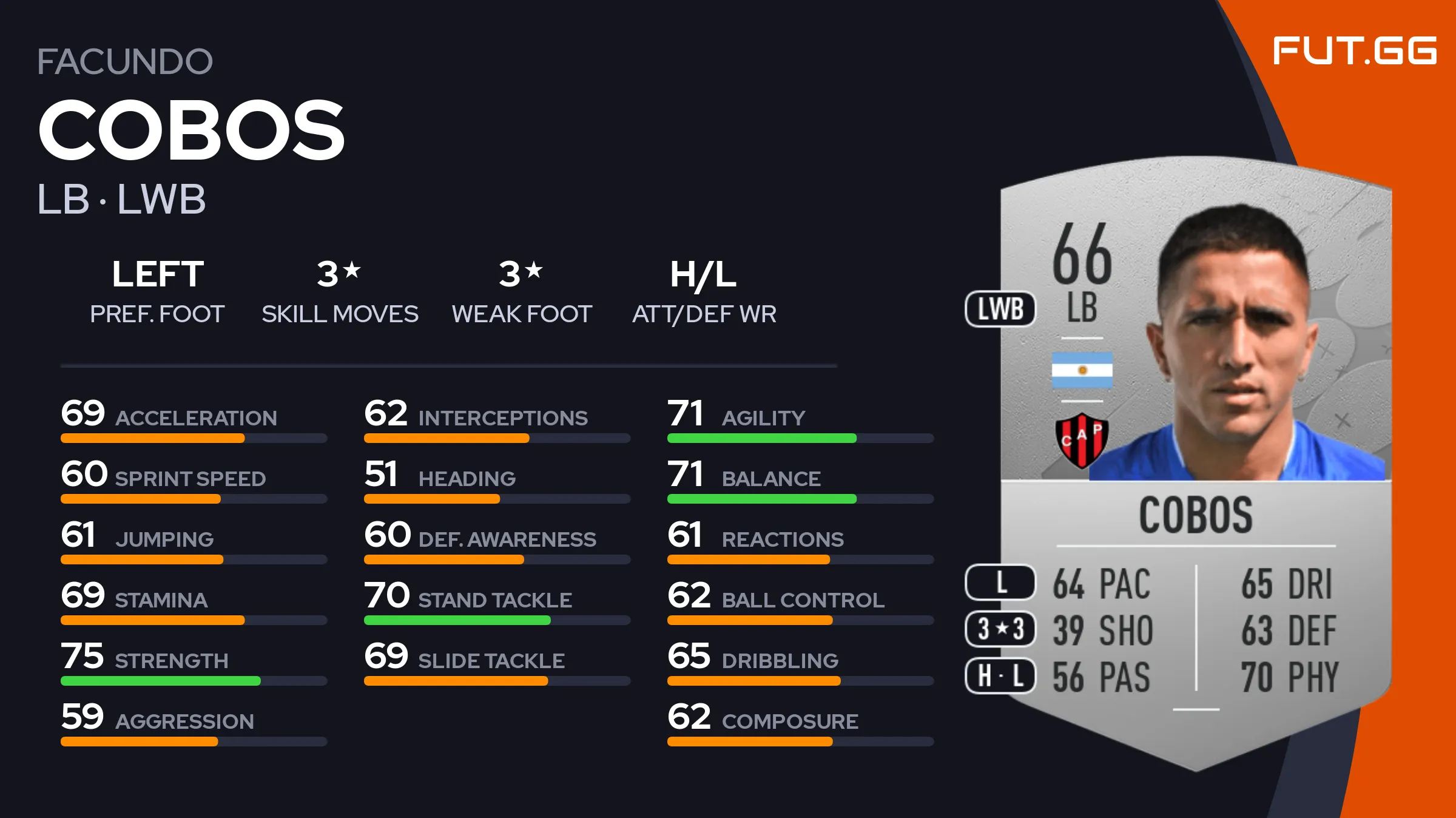
Task: Select the Cobos 66-rated player card
Action: pyautogui.click(x=1195, y=461)
